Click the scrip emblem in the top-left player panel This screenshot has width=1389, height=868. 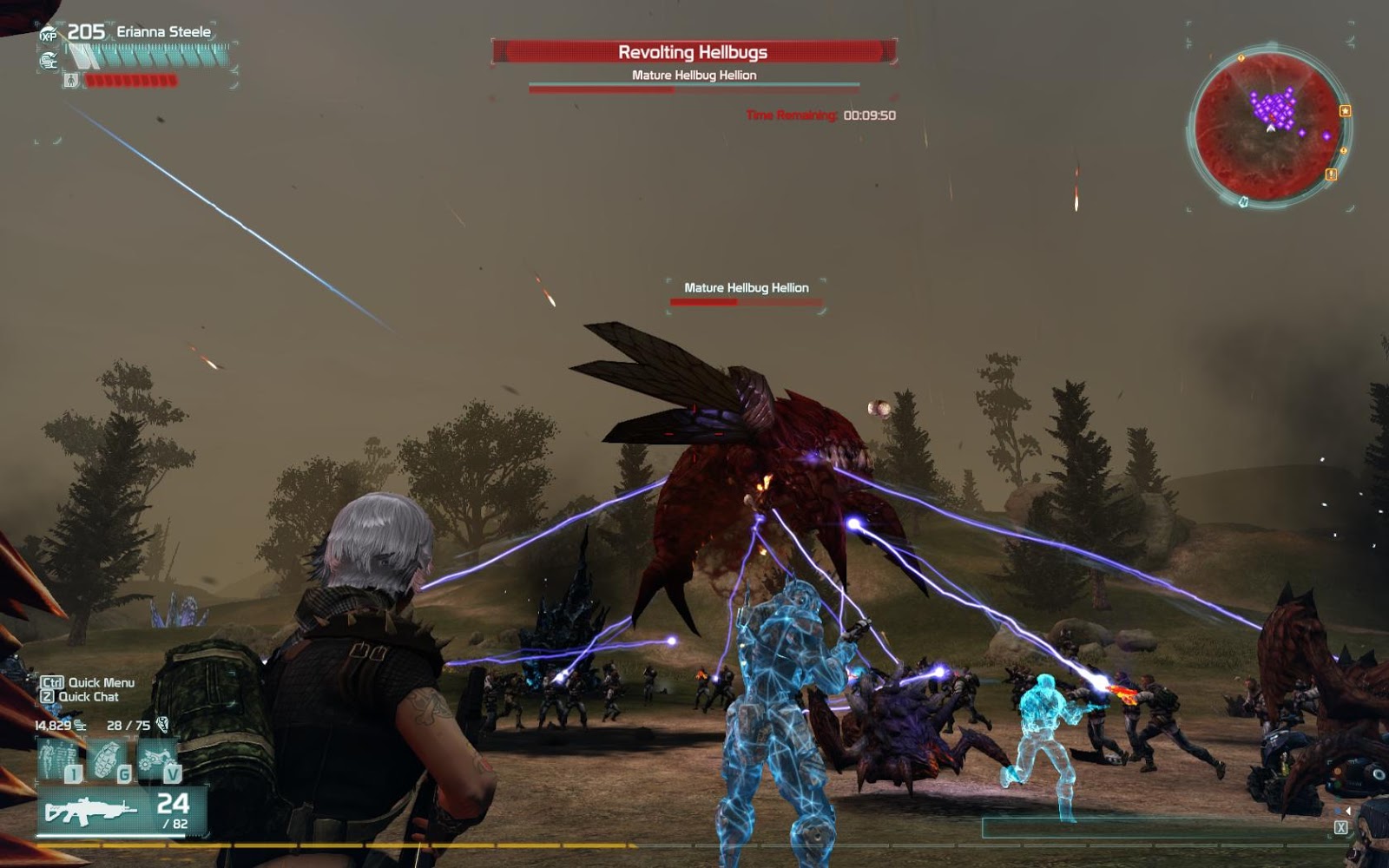[x=51, y=60]
